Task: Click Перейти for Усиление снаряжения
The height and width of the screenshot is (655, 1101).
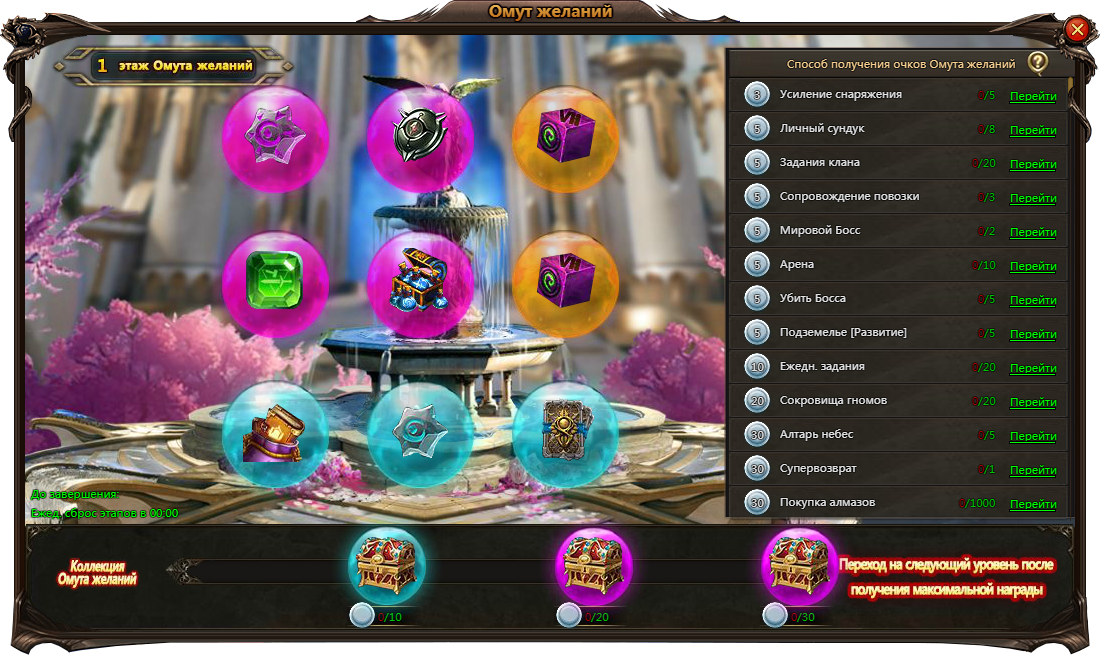Action: click(1033, 97)
